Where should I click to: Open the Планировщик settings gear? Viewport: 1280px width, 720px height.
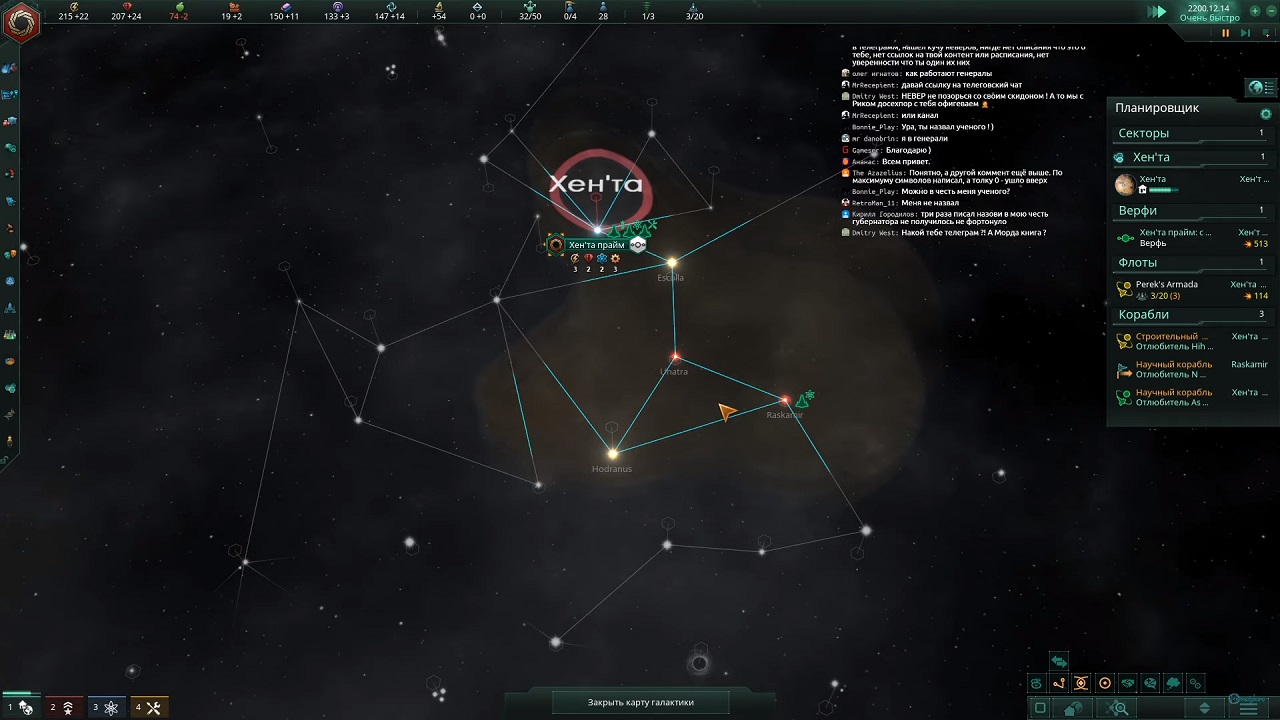(x=1266, y=114)
